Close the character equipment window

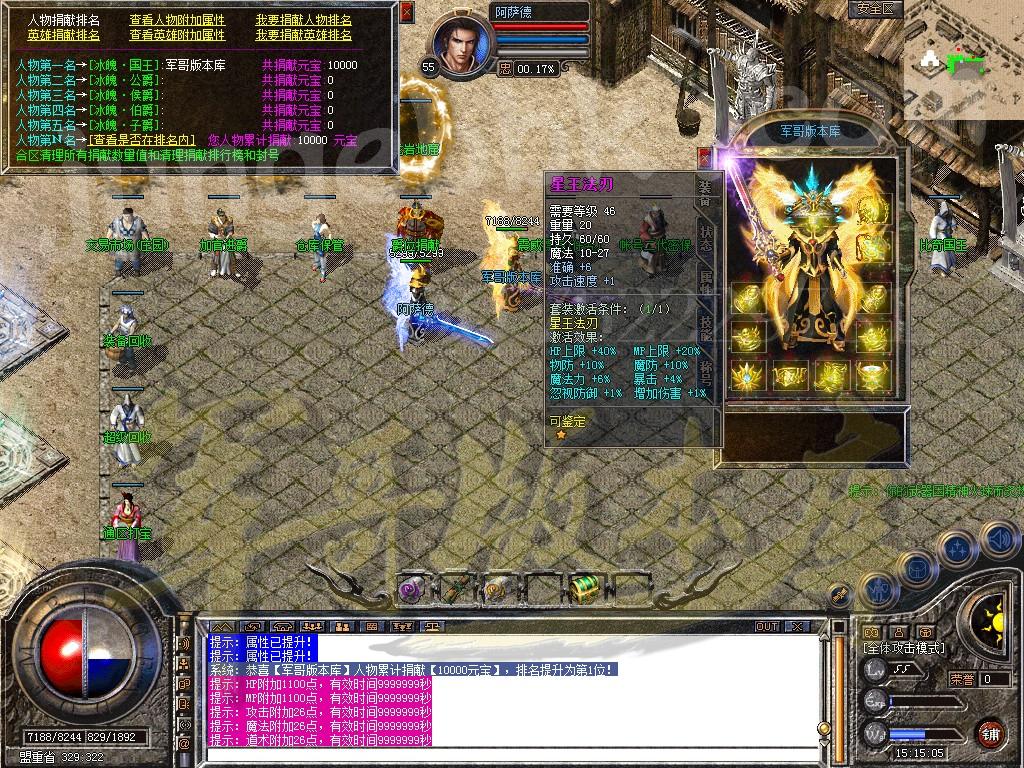[704, 157]
